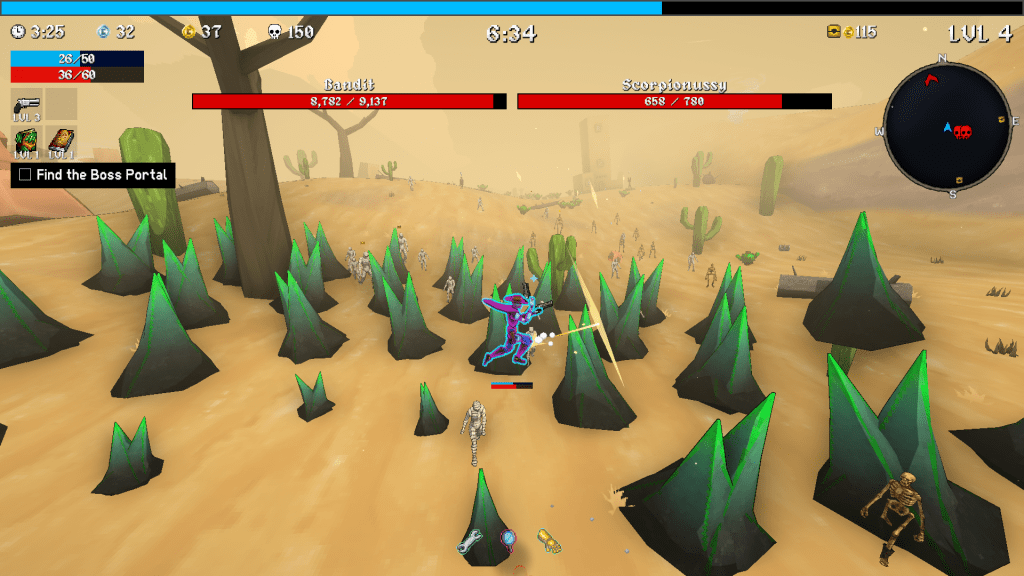Click the red skull markers on the minimap
Screen dimensions: 1024x576
[962, 132]
